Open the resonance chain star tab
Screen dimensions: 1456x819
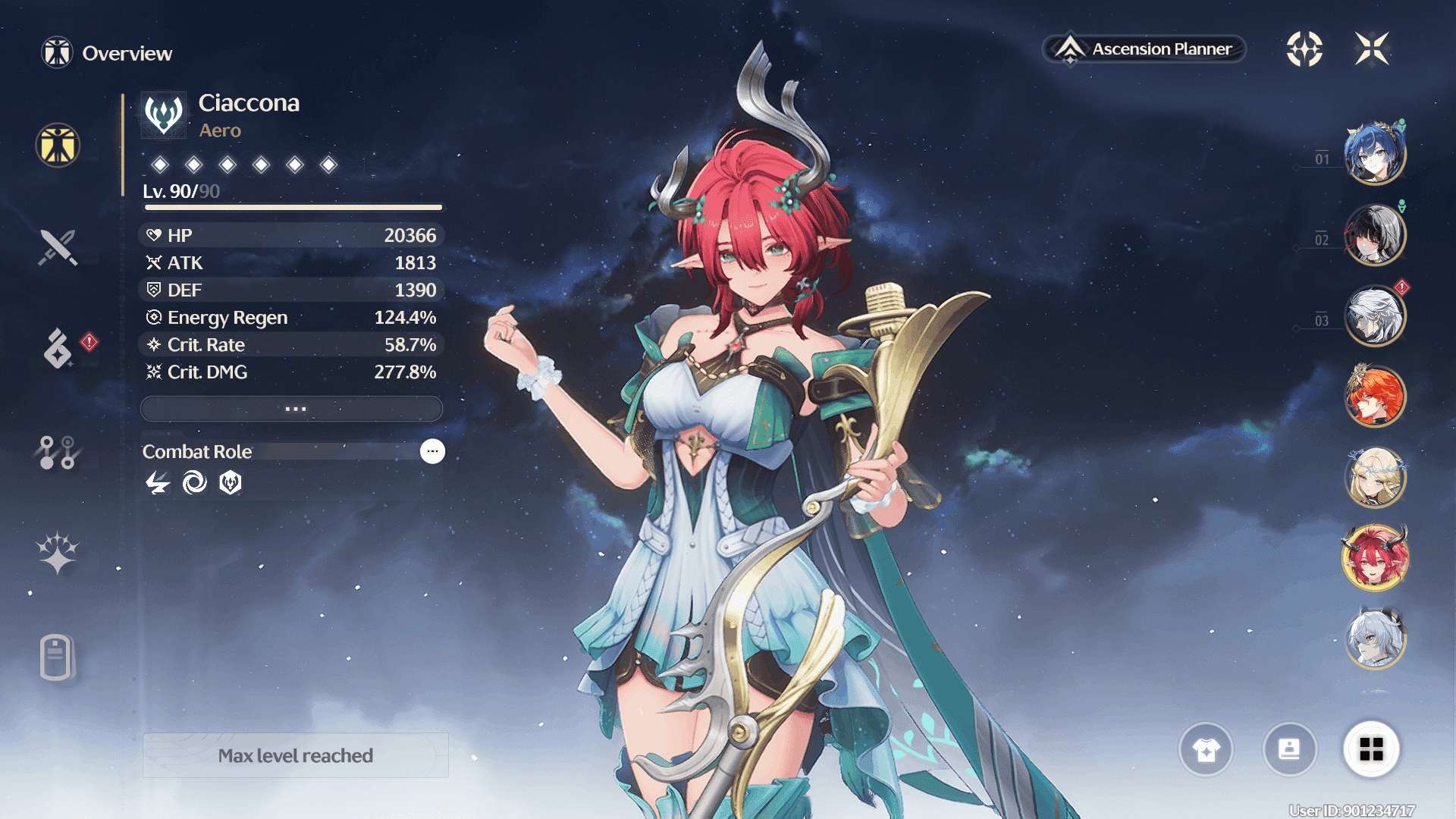(x=58, y=553)
